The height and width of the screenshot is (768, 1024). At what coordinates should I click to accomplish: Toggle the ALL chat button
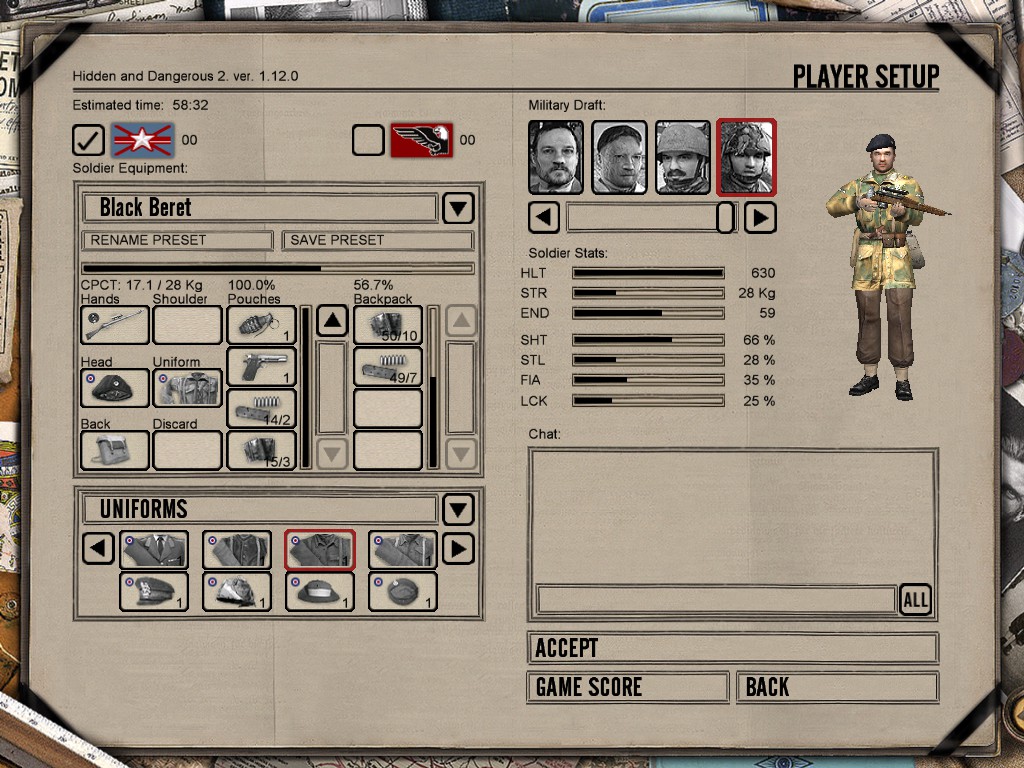coord(915,600)
